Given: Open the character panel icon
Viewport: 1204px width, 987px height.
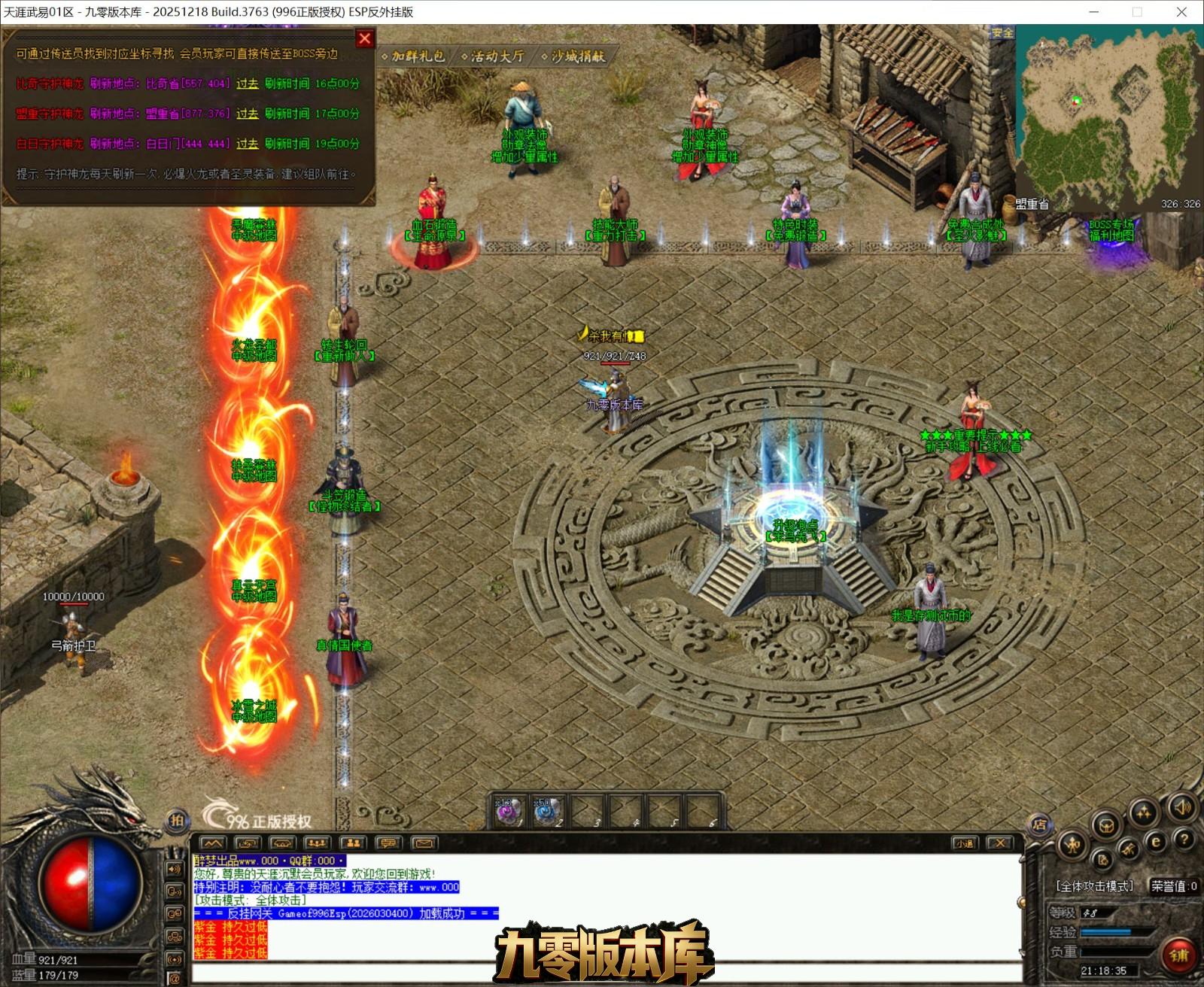Looking at the screenshot, I should point(1072,845).
